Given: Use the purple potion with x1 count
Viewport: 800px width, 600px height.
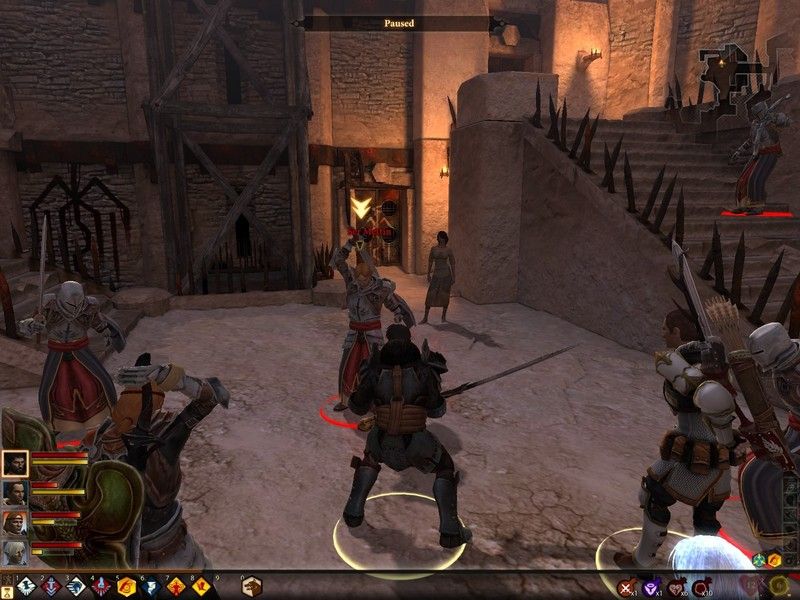Looking at the screenshot, I should 652,587.
